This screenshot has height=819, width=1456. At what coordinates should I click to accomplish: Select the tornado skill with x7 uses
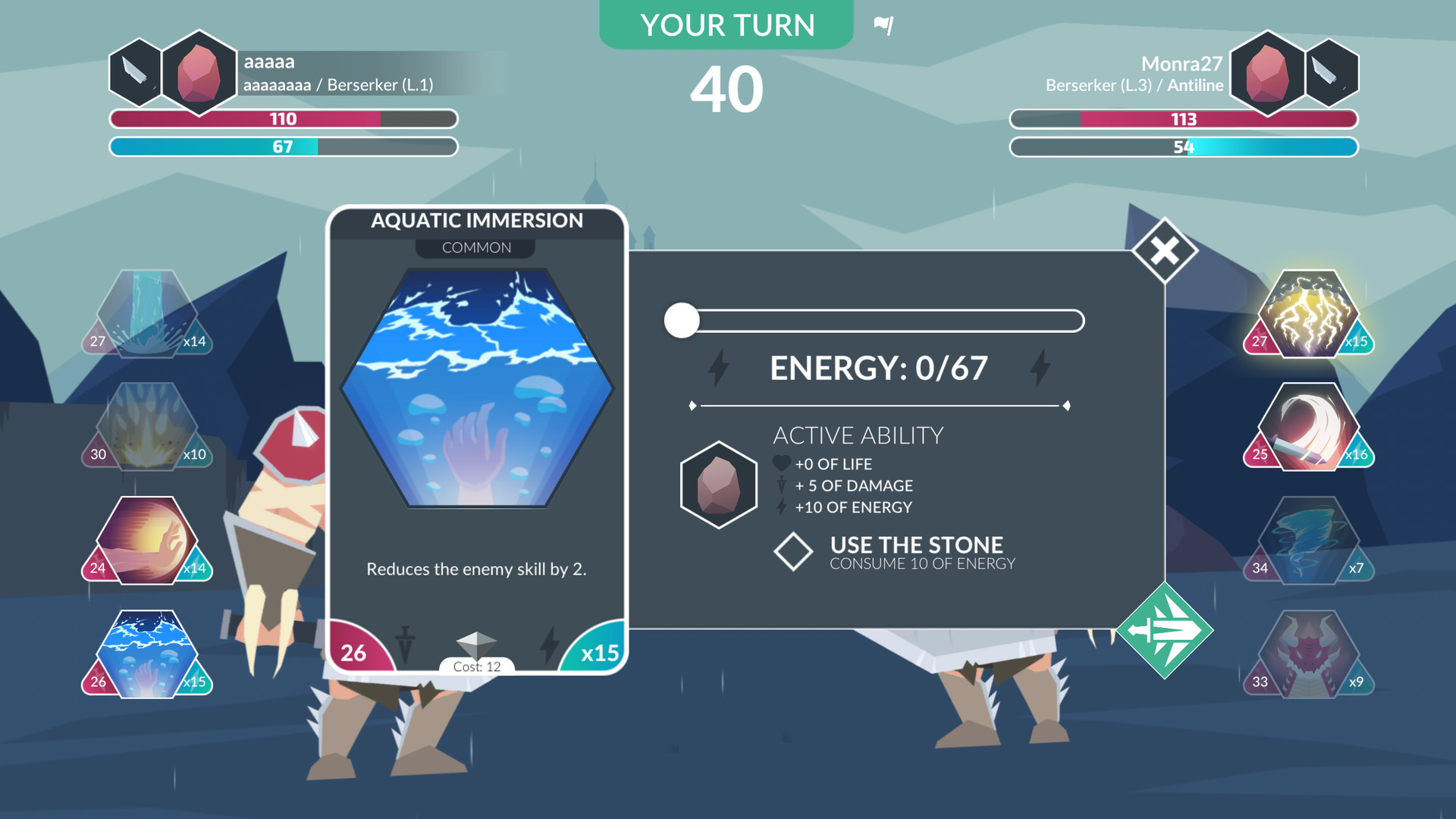click(1307, 541)
